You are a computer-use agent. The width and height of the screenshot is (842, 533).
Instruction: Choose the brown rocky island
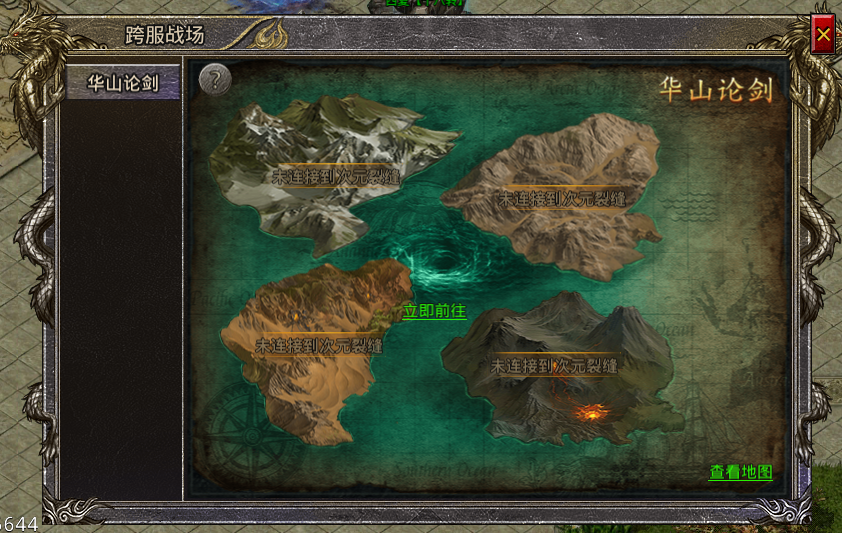[x=560, y=195]
